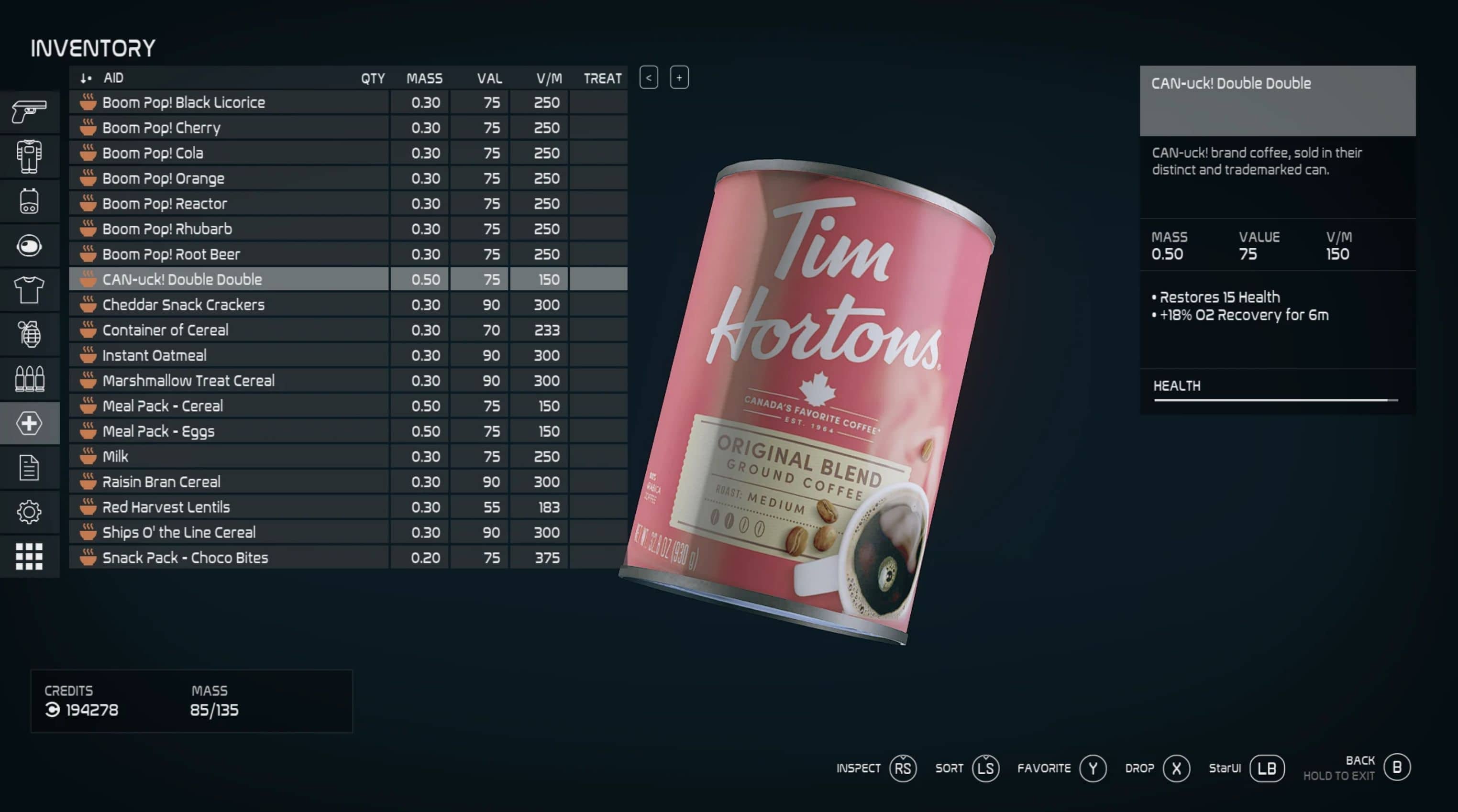Open the weapons category pistol tab
Viewport: 1458px width, 812px height.
click(x=29, y=111)
